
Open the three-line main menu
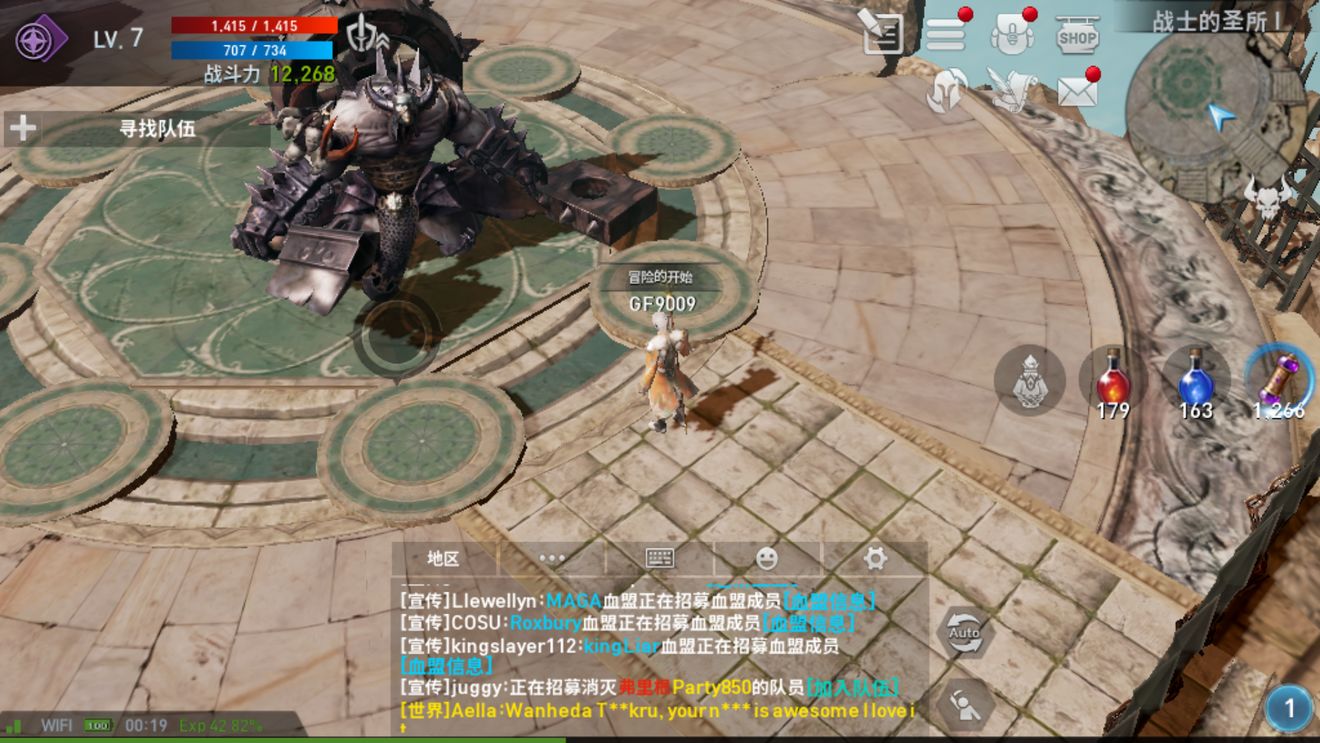click(945, 35)
